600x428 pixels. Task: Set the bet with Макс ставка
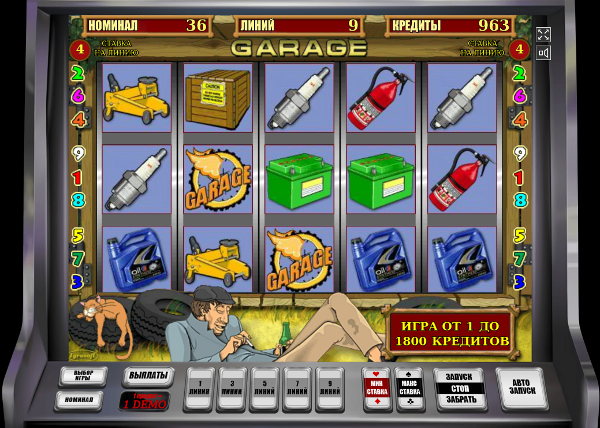point(409,386)
